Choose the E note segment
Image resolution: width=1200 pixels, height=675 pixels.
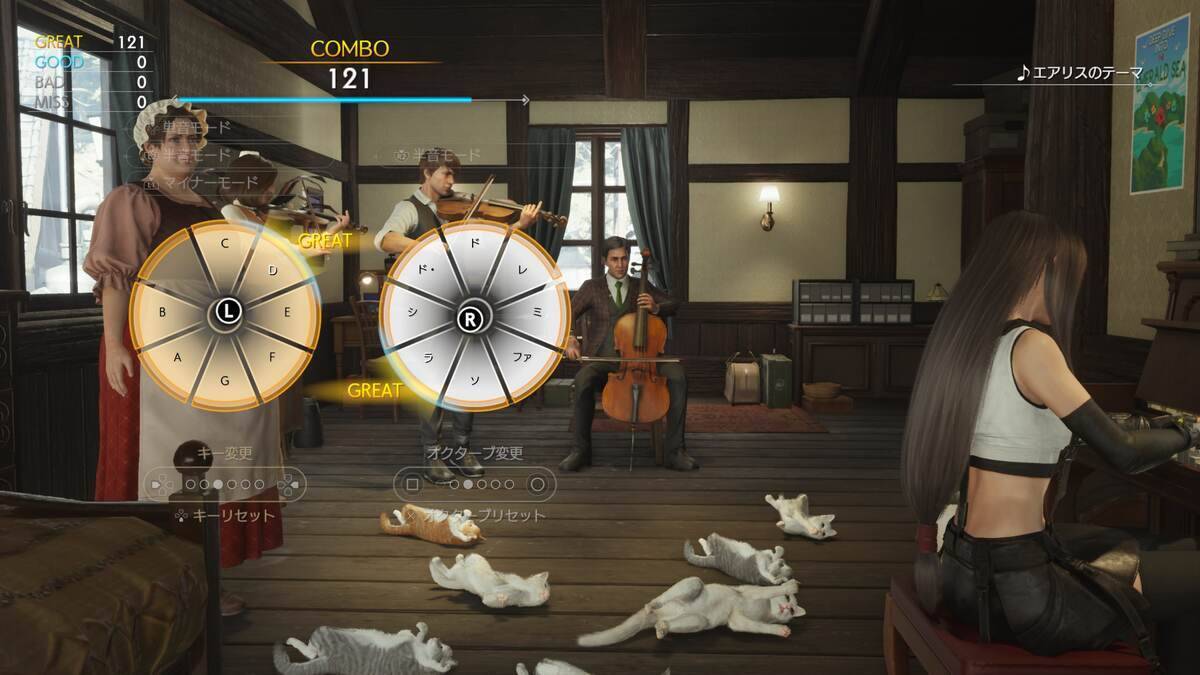click(287, 312)
